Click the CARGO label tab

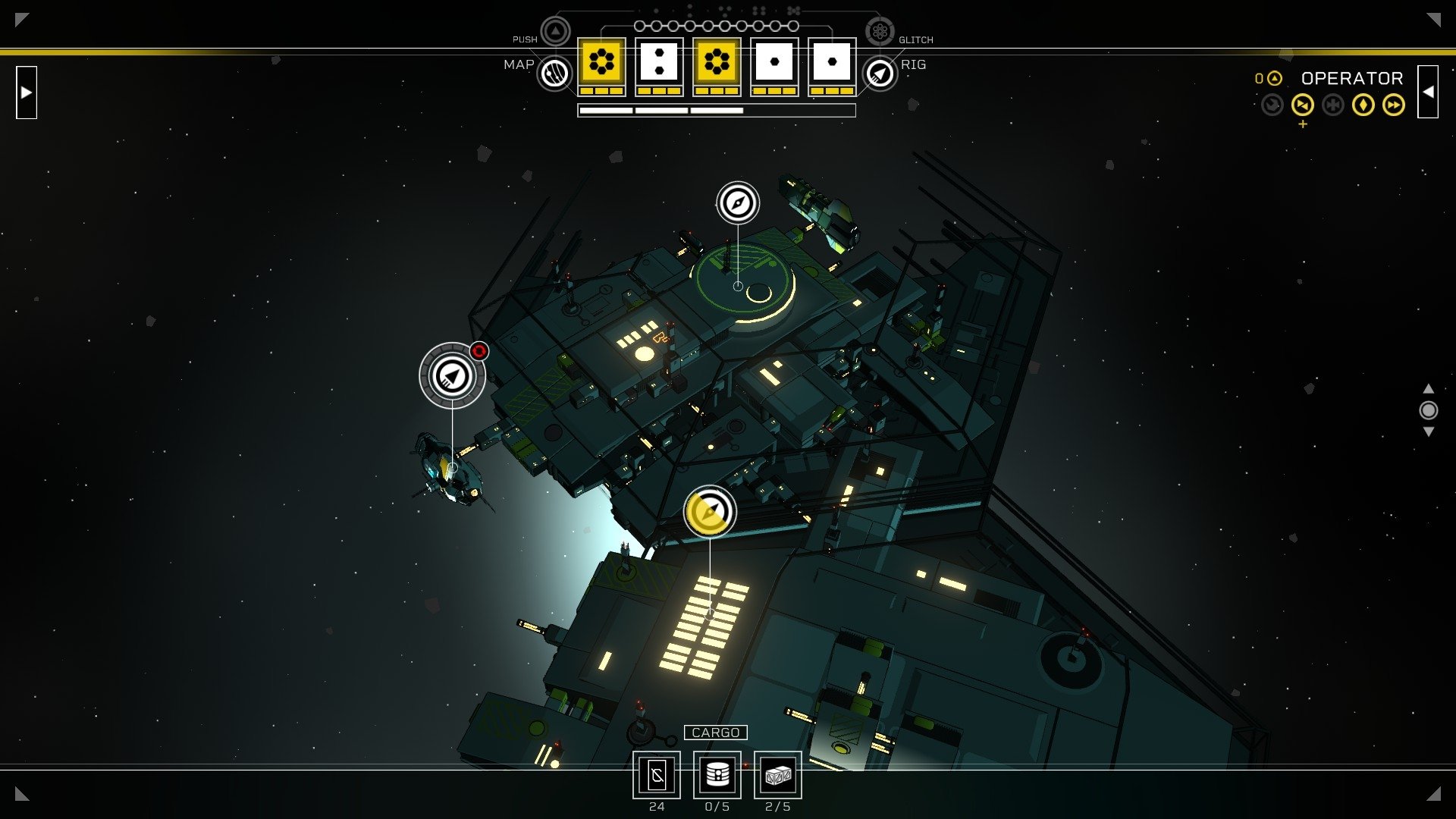(716, 733)
